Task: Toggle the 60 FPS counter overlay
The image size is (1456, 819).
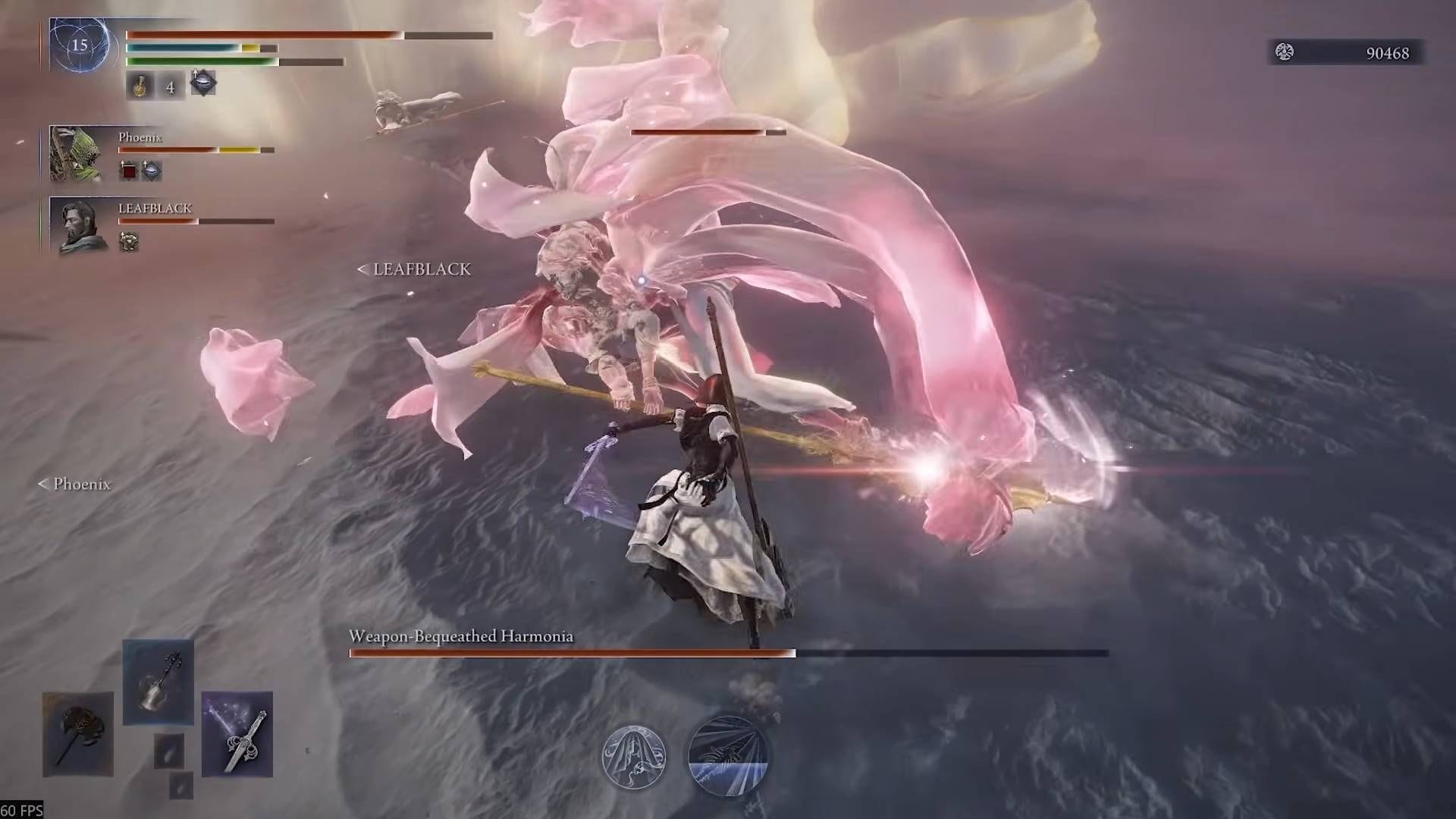Action: (x=21, y=810)
